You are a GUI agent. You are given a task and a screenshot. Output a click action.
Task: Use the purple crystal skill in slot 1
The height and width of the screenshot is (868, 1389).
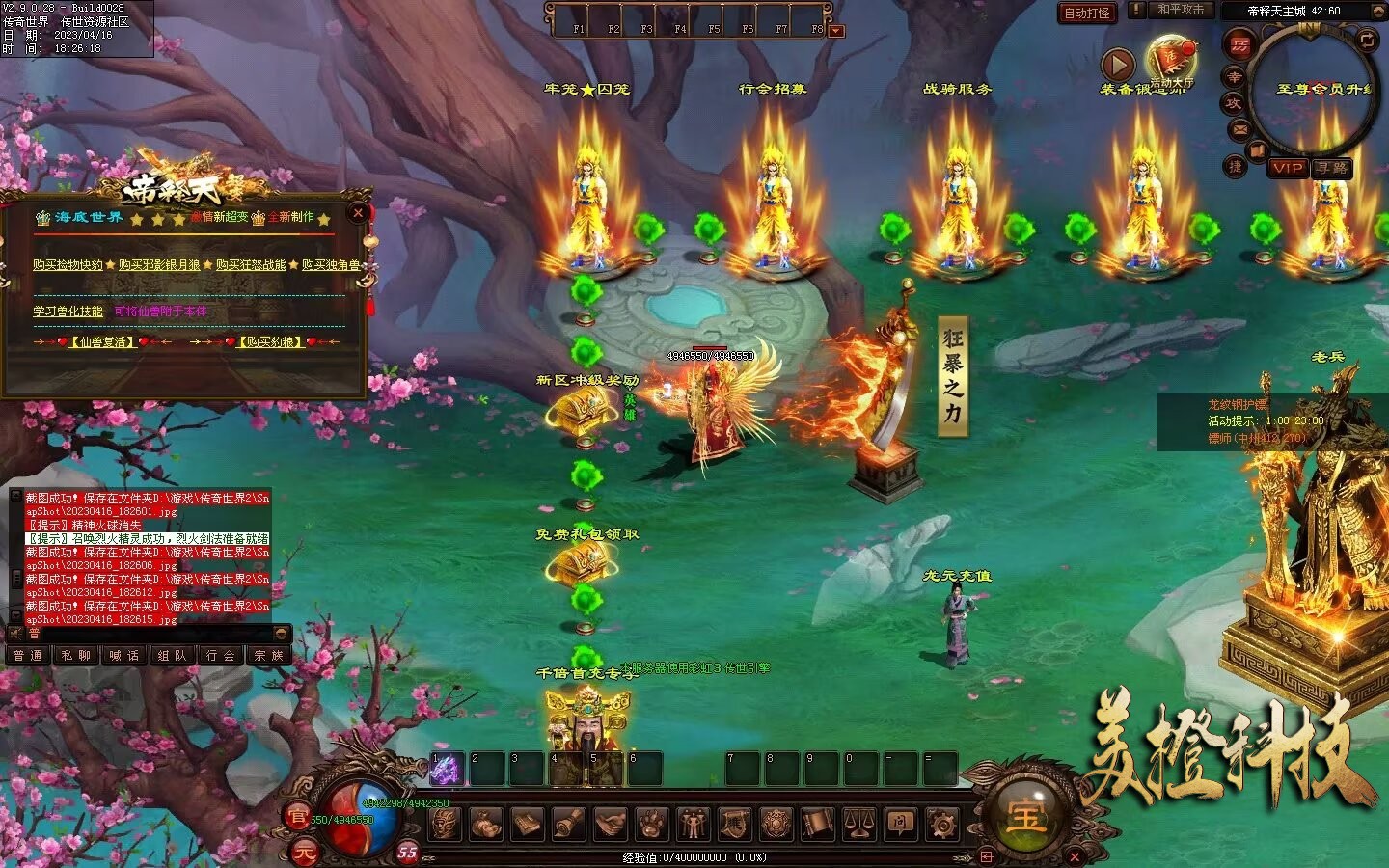447,769
